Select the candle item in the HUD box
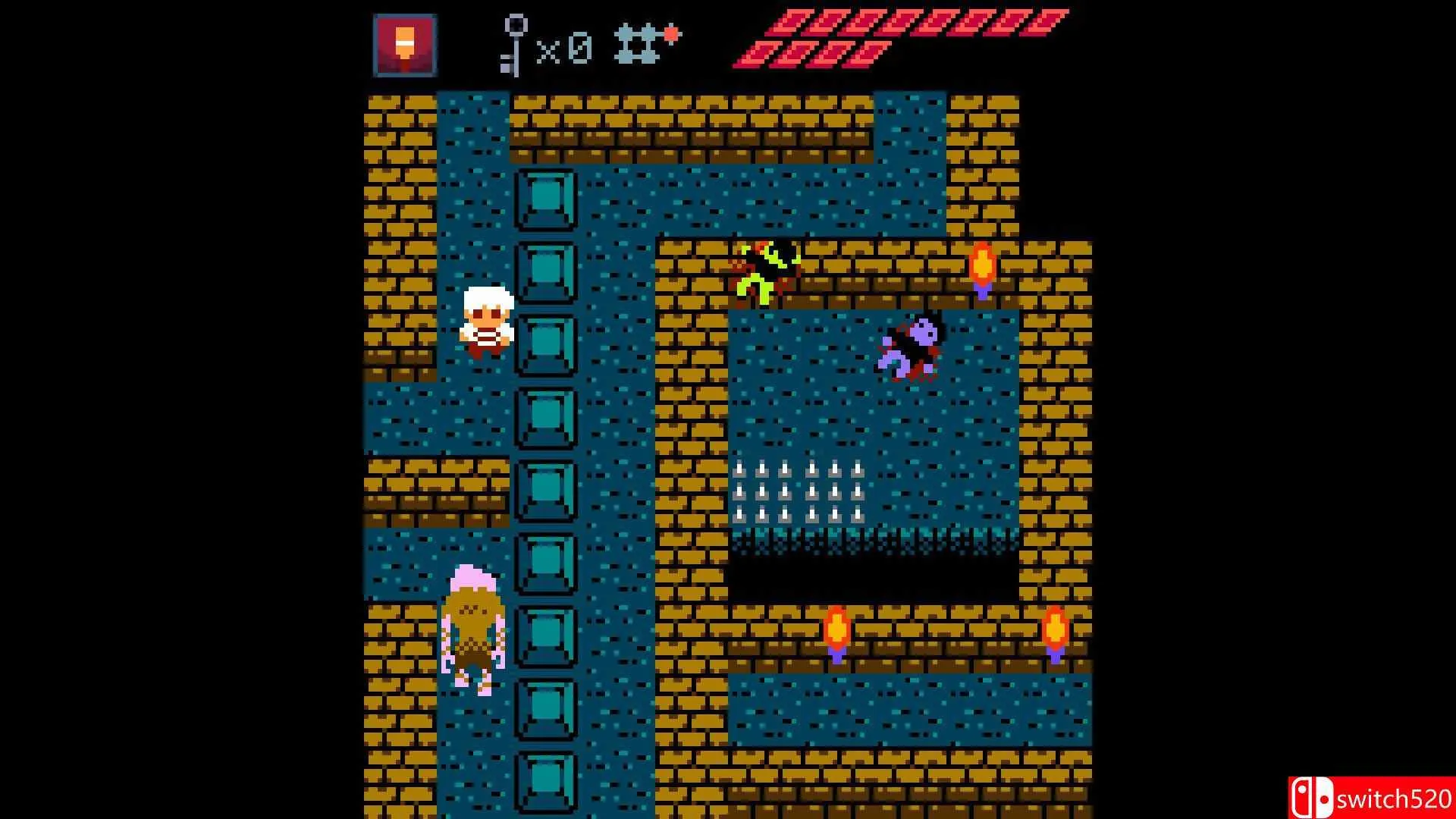The width and height of the screenshot is (1456, 819). click(x=404, y=45)
